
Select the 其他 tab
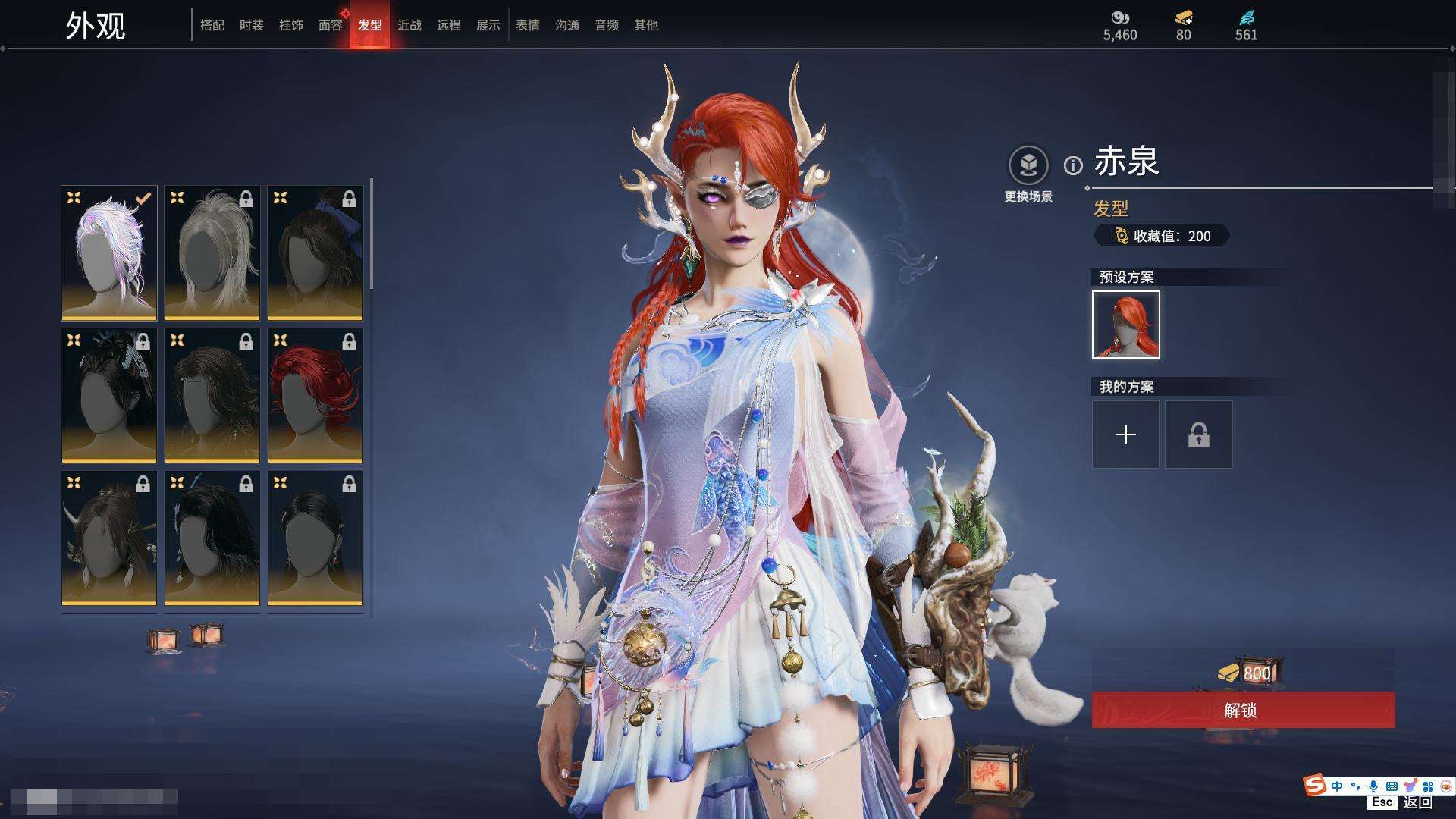pyautogui.click(x=646, y=25)
